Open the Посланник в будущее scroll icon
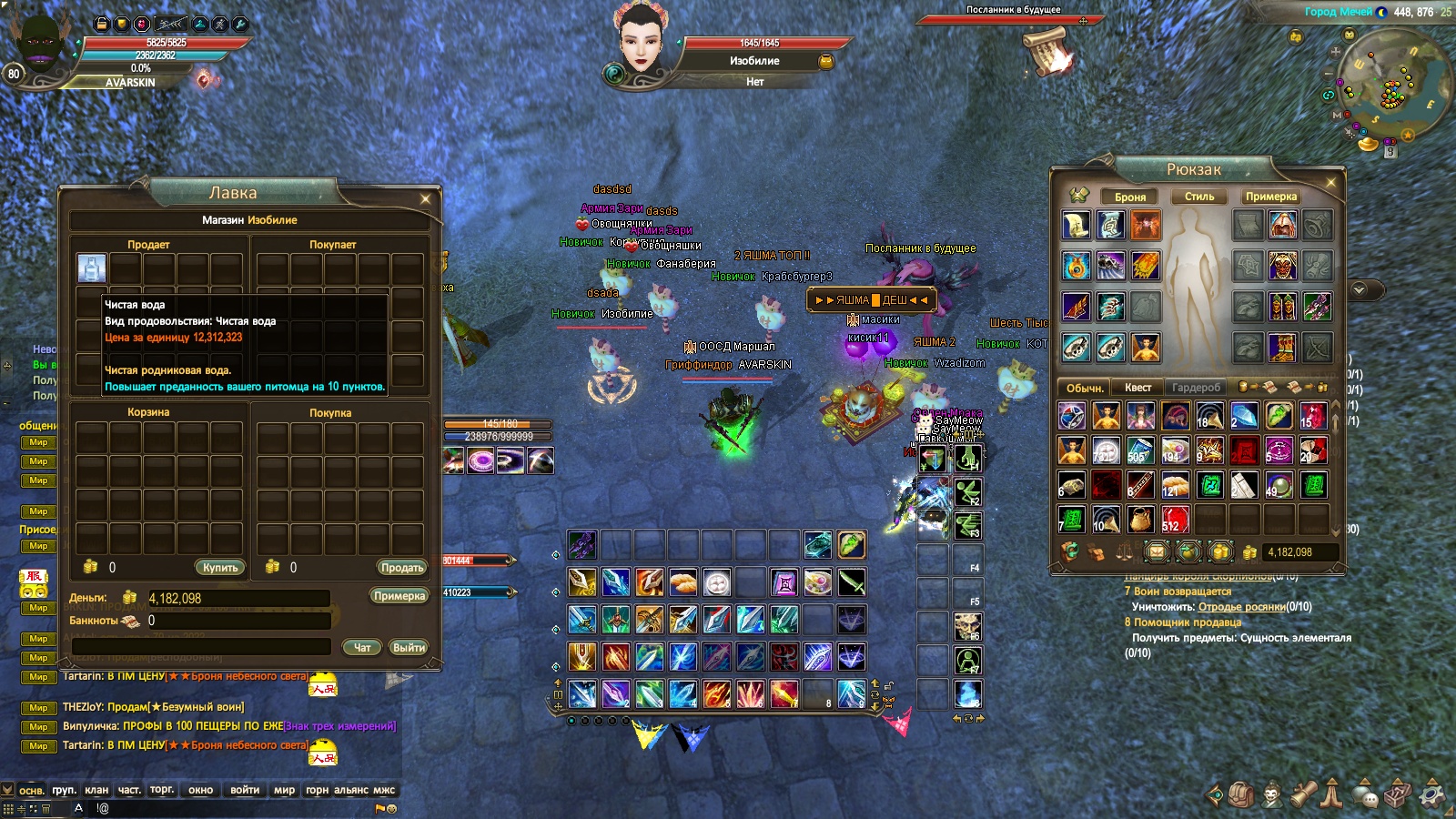This screenshot has width=1456, height=819. pyautogui.click(x=1046, y=51)
